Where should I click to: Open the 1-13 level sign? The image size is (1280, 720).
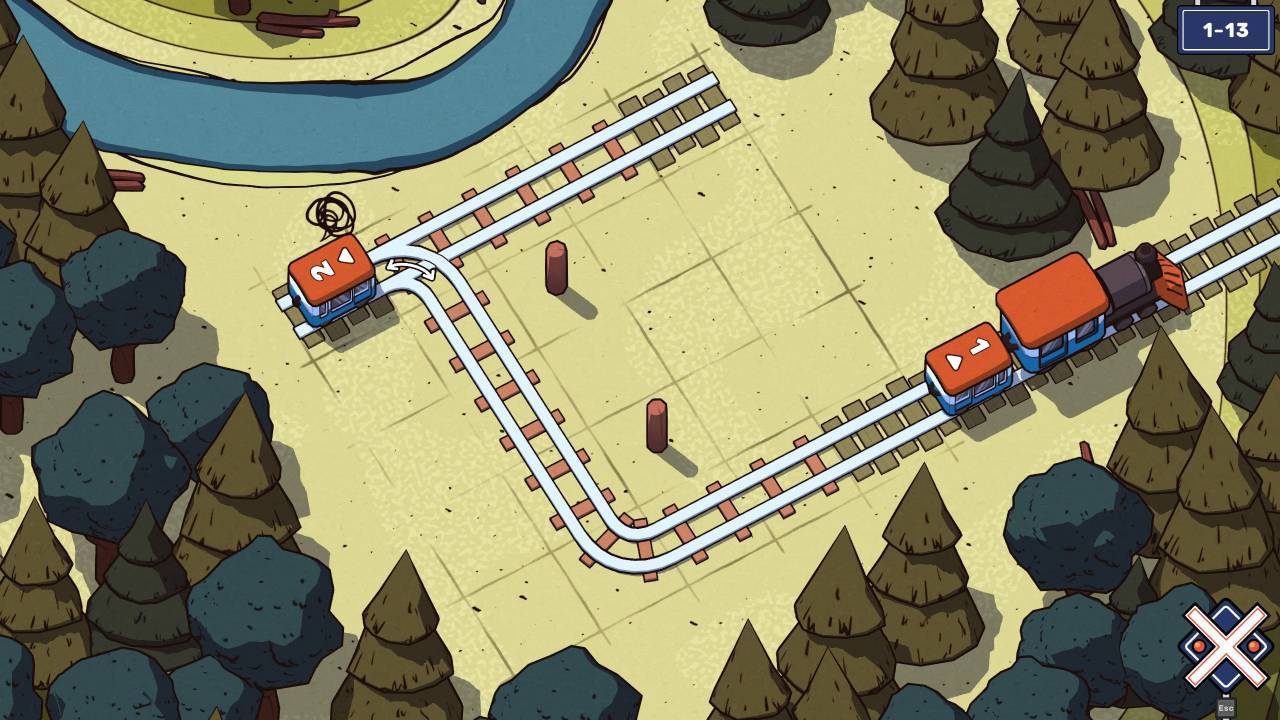1228,30
